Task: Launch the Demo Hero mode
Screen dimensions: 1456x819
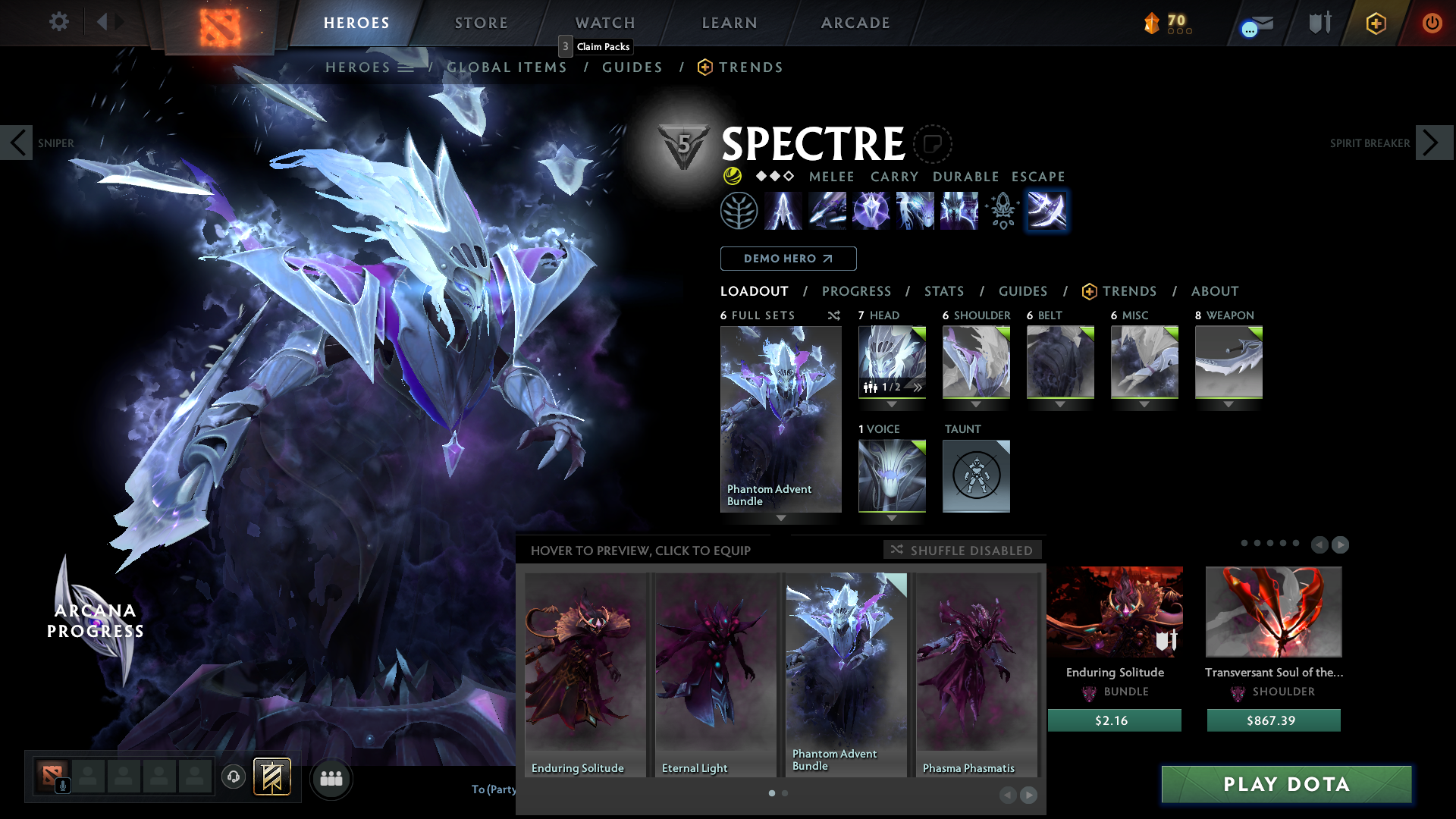Action: pyautogui.click(x=788, y=259)
